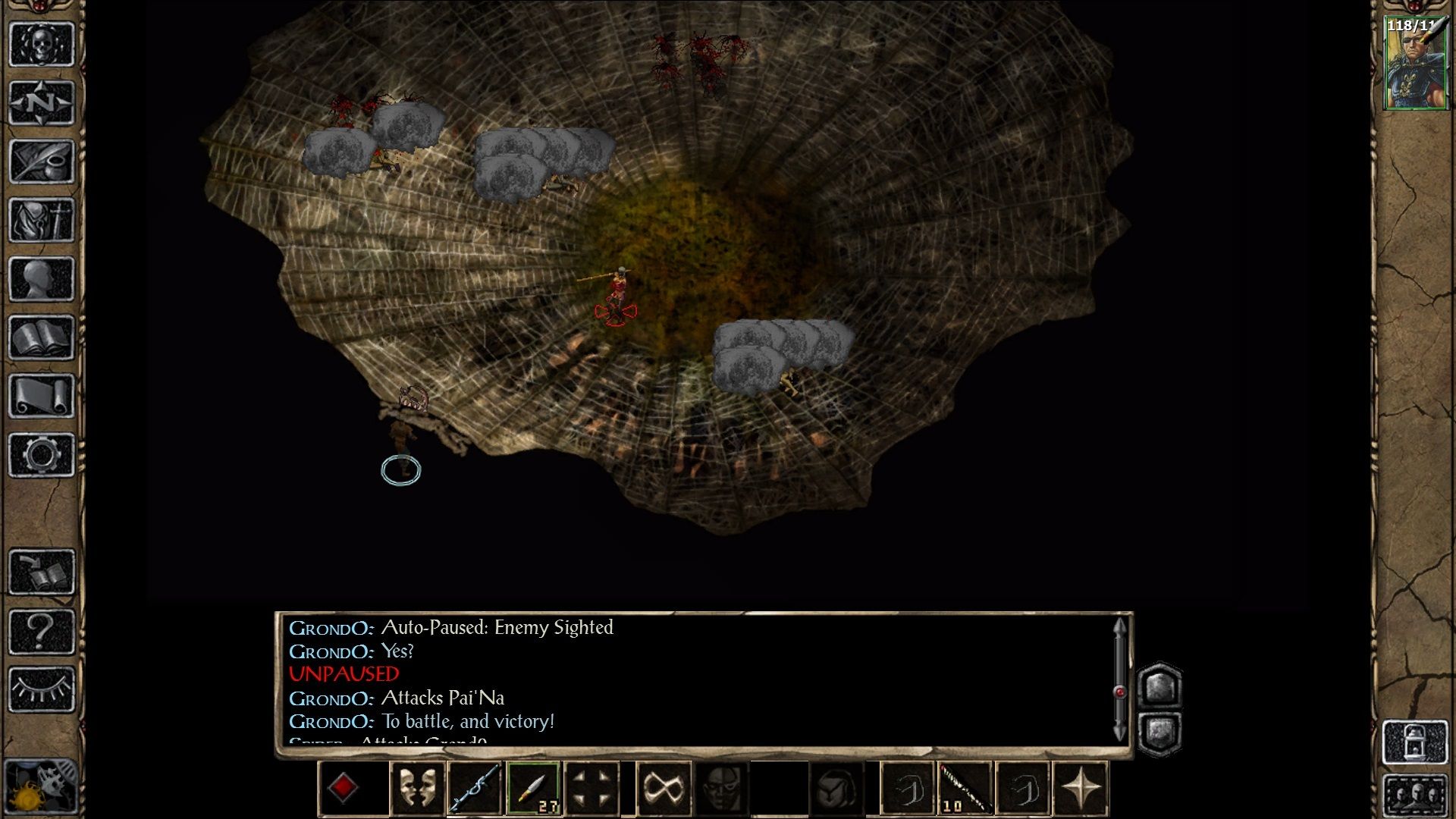The height and width of the screenshot is (819, 1456).
Task: Open the inventory screen
Action: 42,220
